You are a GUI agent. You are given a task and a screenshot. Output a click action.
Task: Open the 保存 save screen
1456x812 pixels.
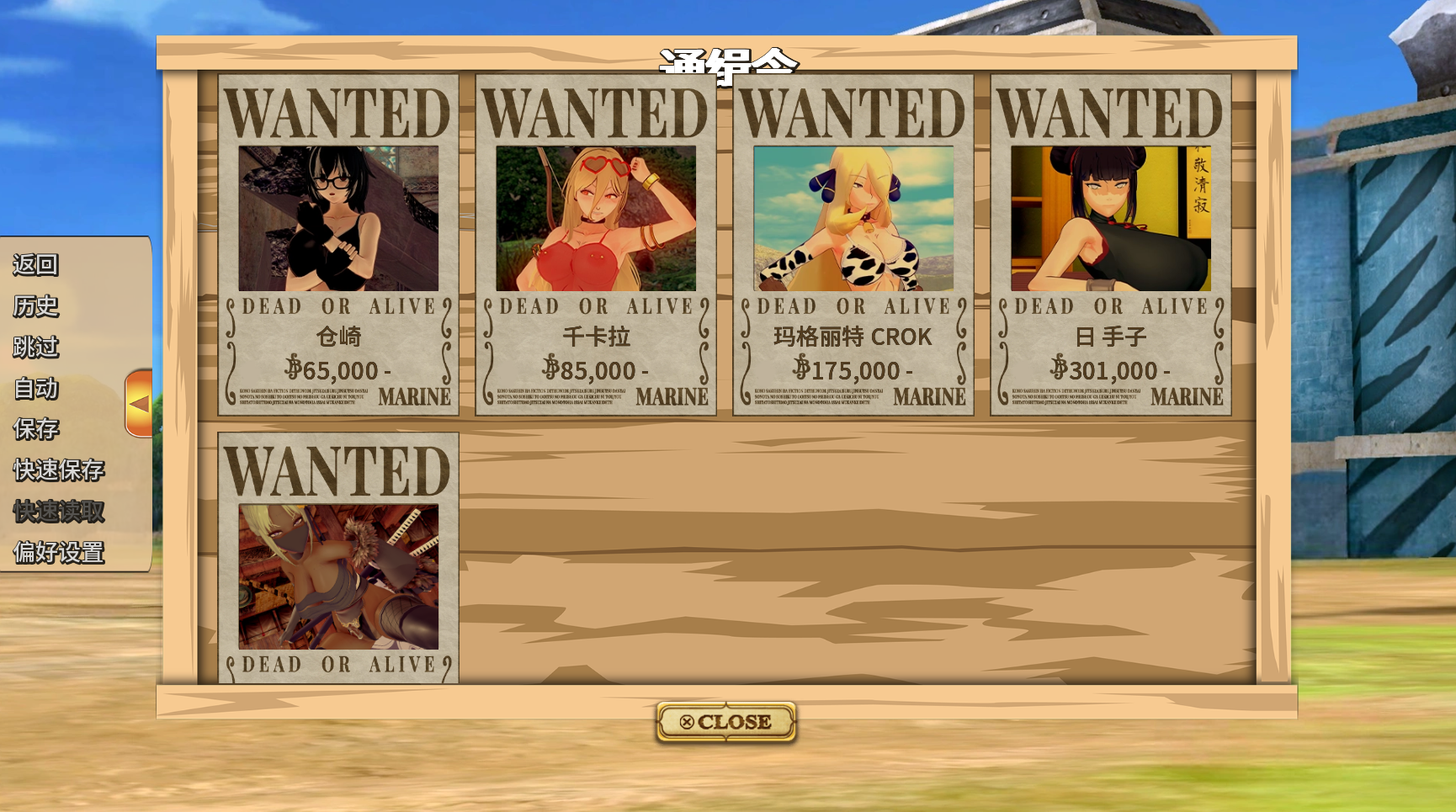coord(35,429)
